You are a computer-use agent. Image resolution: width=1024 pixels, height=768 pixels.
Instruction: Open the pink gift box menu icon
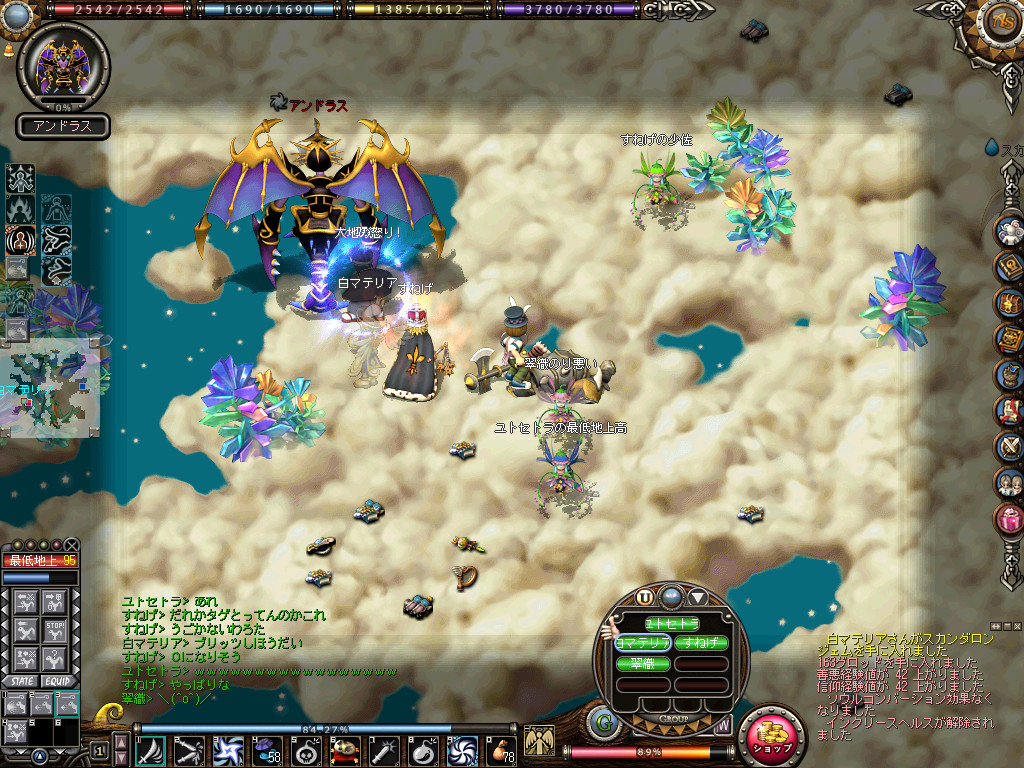[x=1009, y=518]
